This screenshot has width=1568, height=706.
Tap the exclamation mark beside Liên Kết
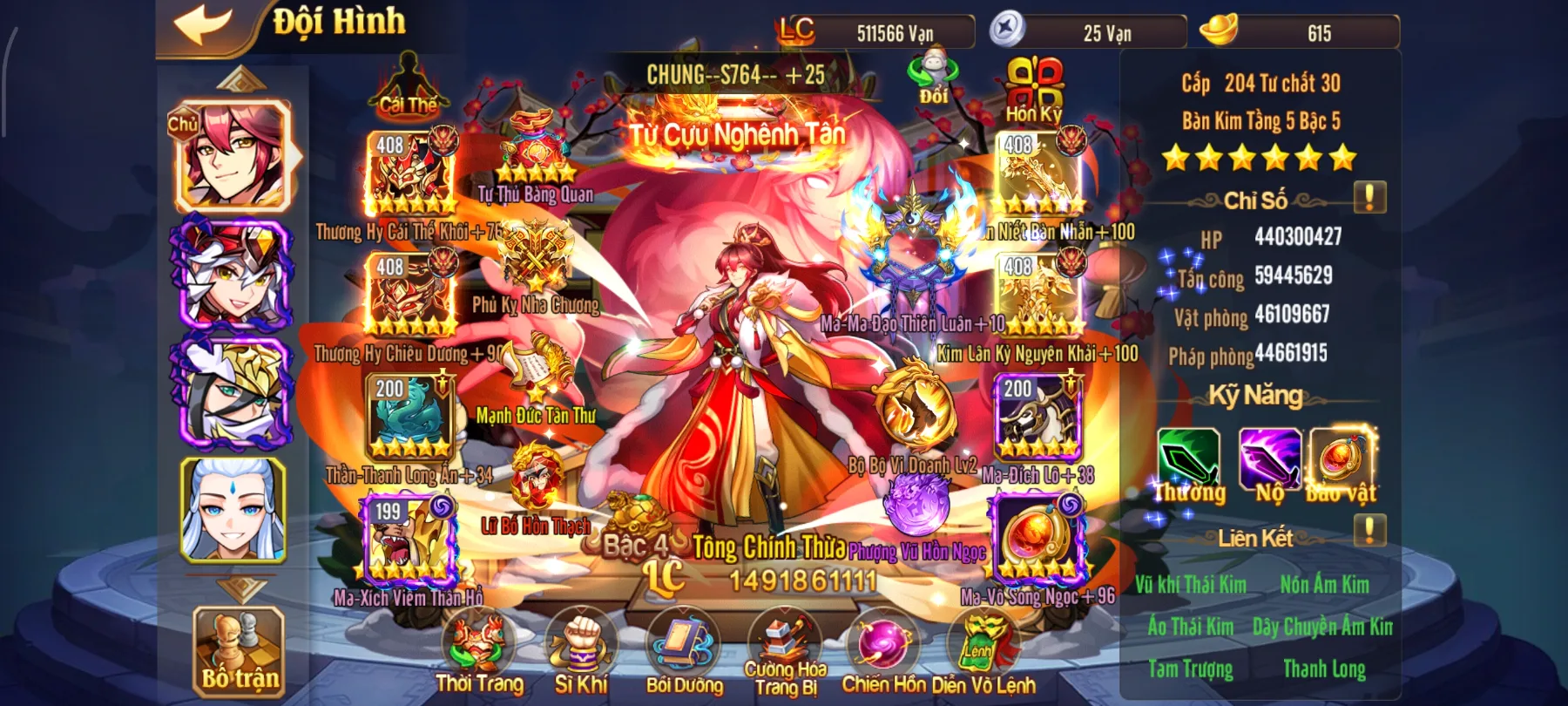tap(1368, 527)
